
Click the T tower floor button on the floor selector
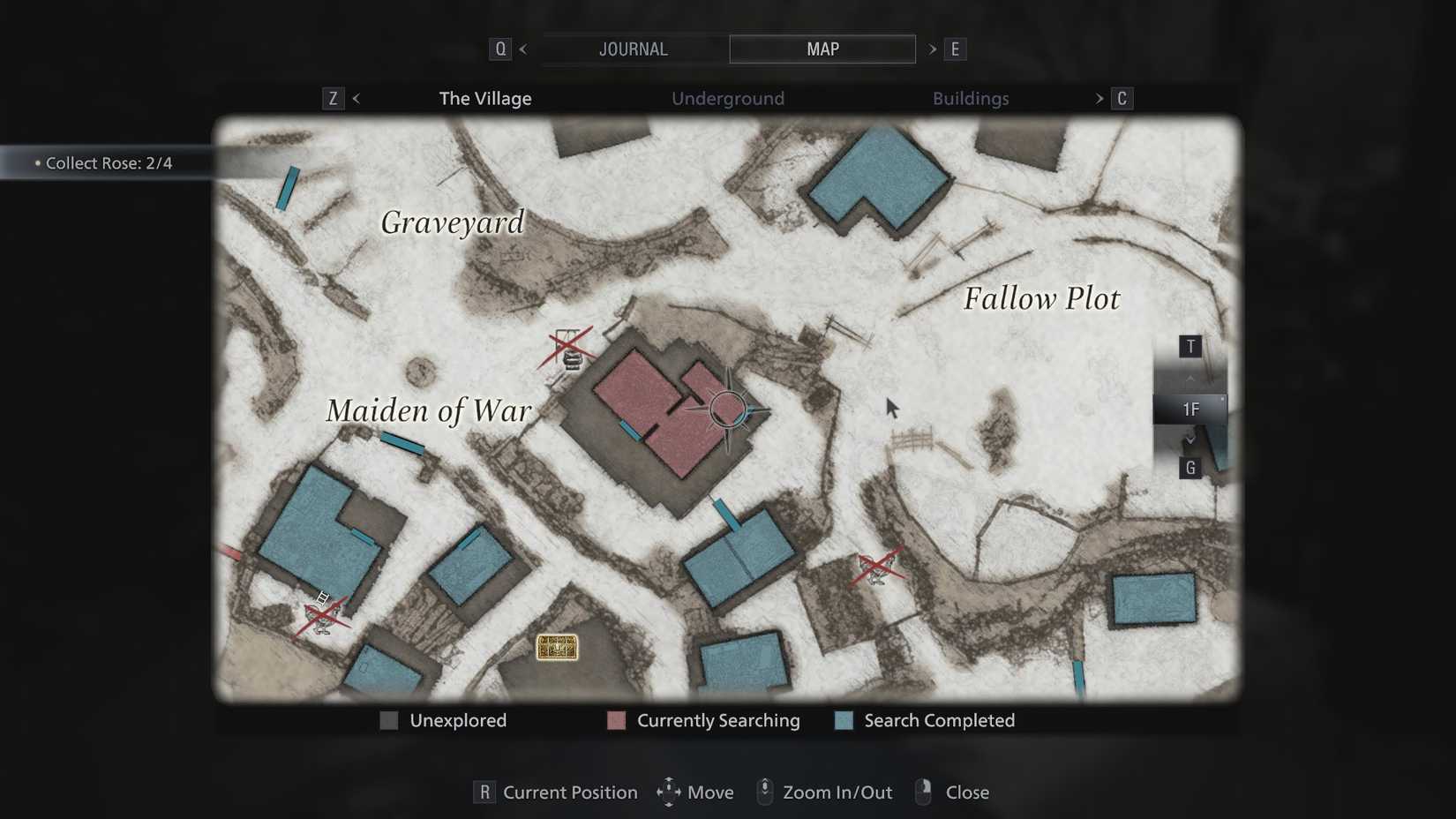[1190, 346]
